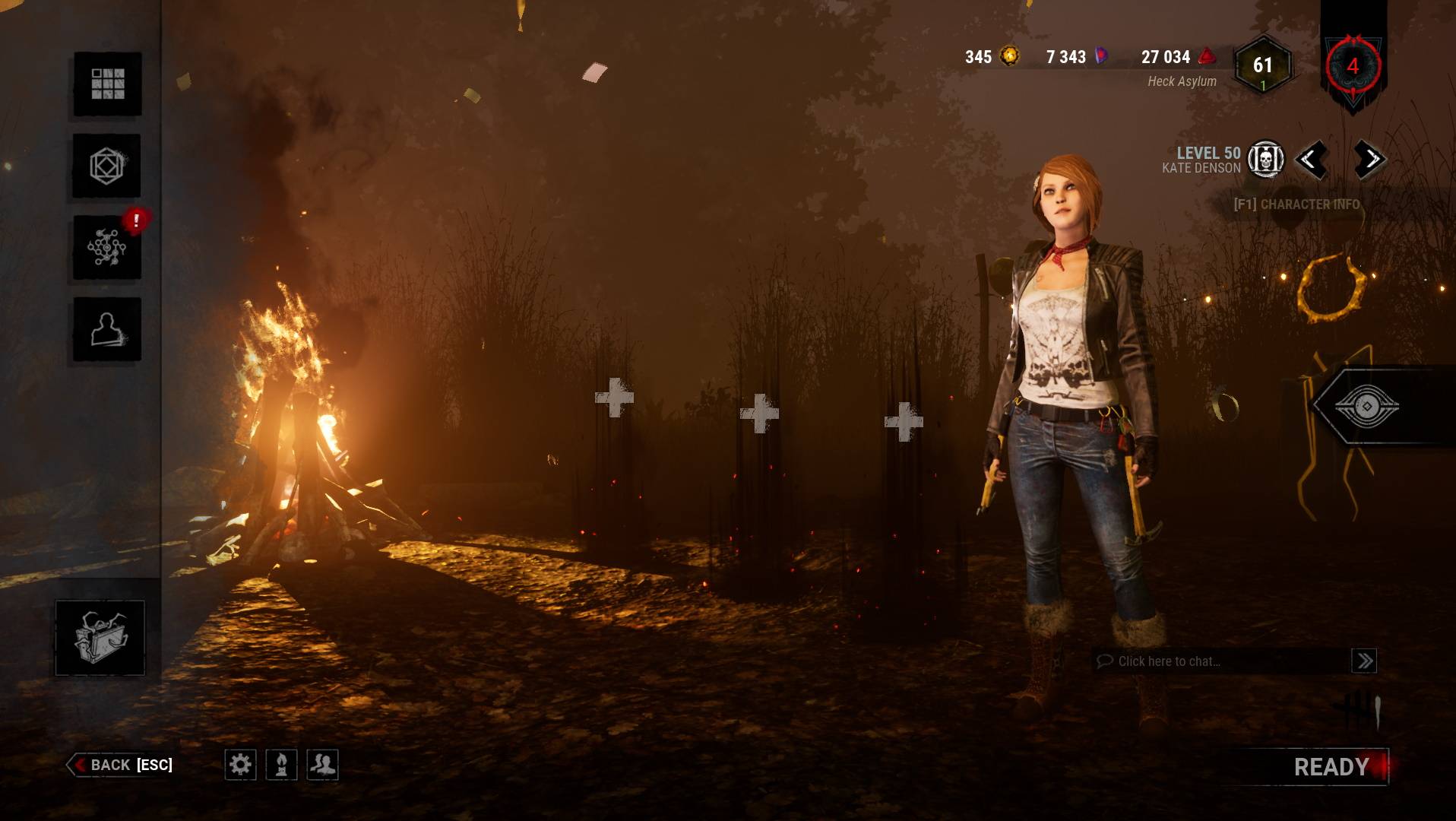Select the next character arrow
The height and width of the screenshot is (821, 1456).
click(x=1368, y=160)
